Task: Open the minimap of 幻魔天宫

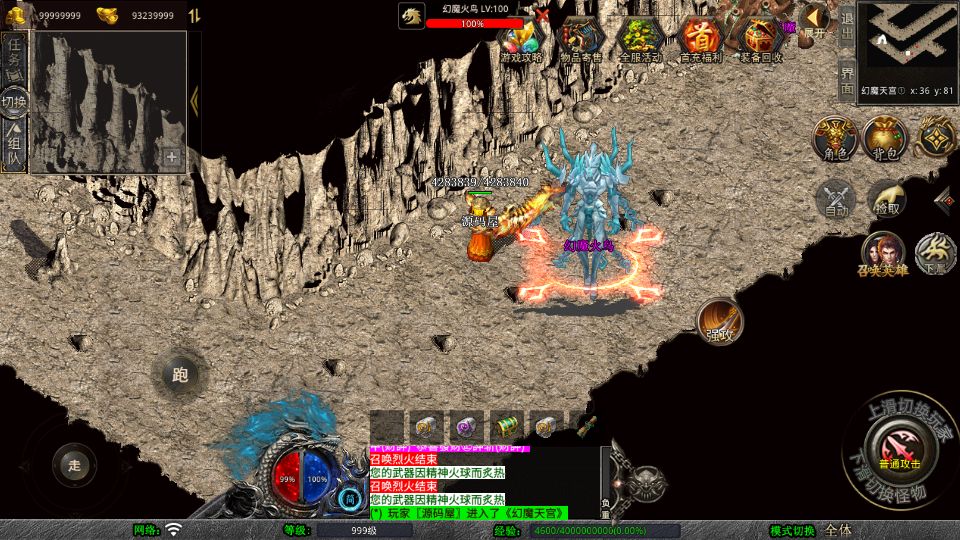Action: coord(908,42)
